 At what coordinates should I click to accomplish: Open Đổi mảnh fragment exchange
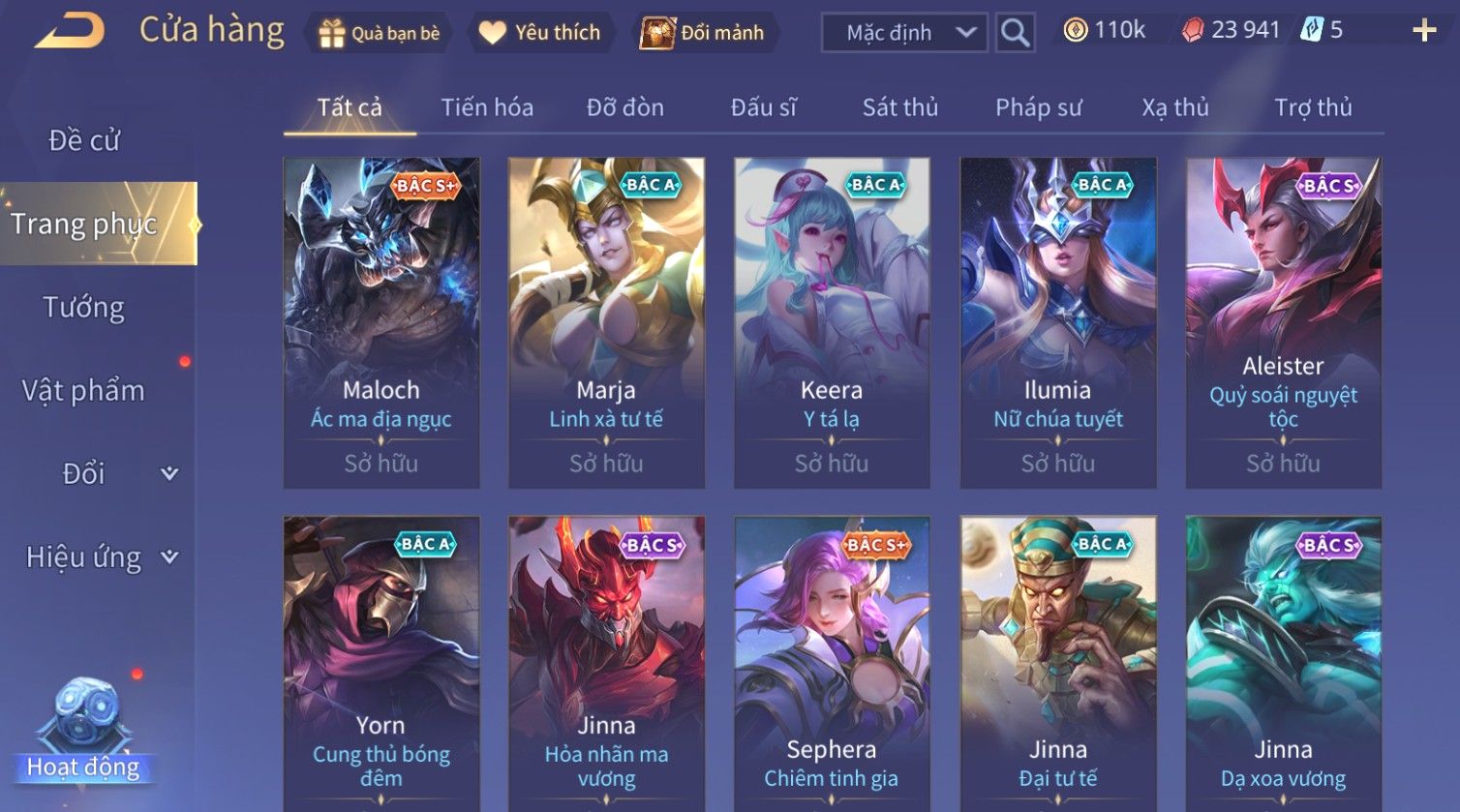pyautogui.click(x=703, y=33)
